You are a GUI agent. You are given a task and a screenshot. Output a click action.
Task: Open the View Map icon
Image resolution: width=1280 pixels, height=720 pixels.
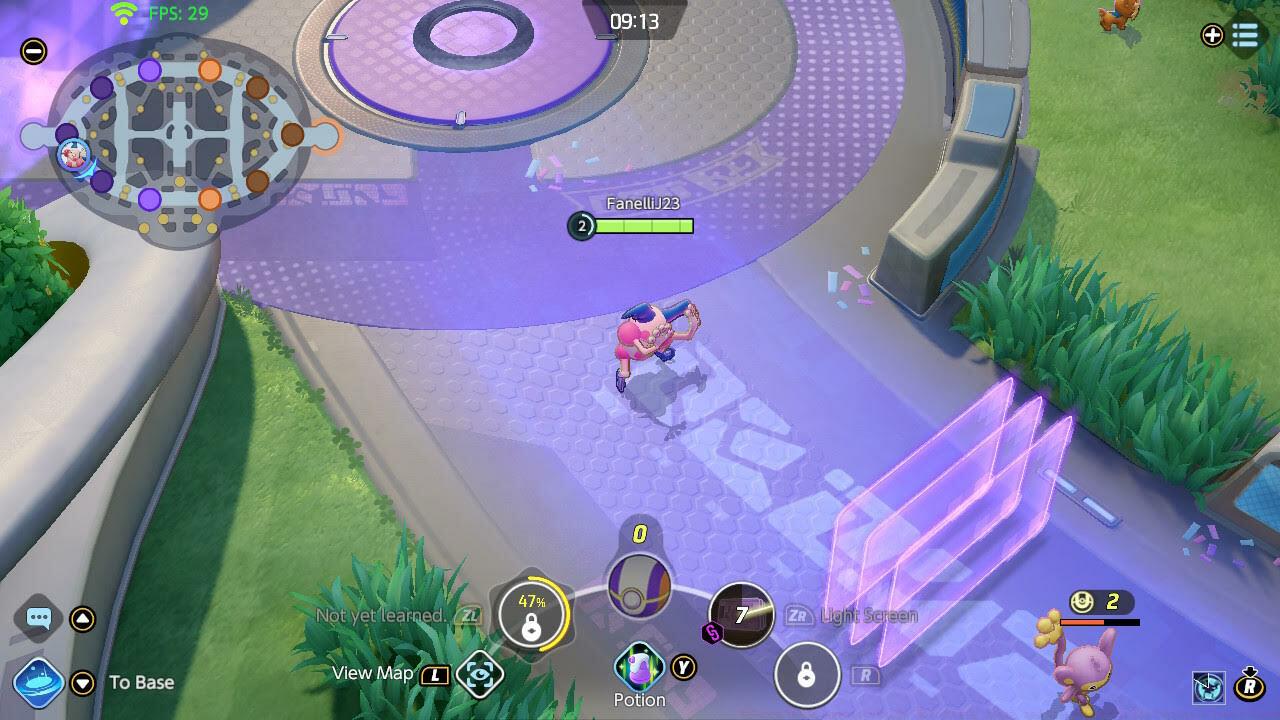(x=479, y=674)
